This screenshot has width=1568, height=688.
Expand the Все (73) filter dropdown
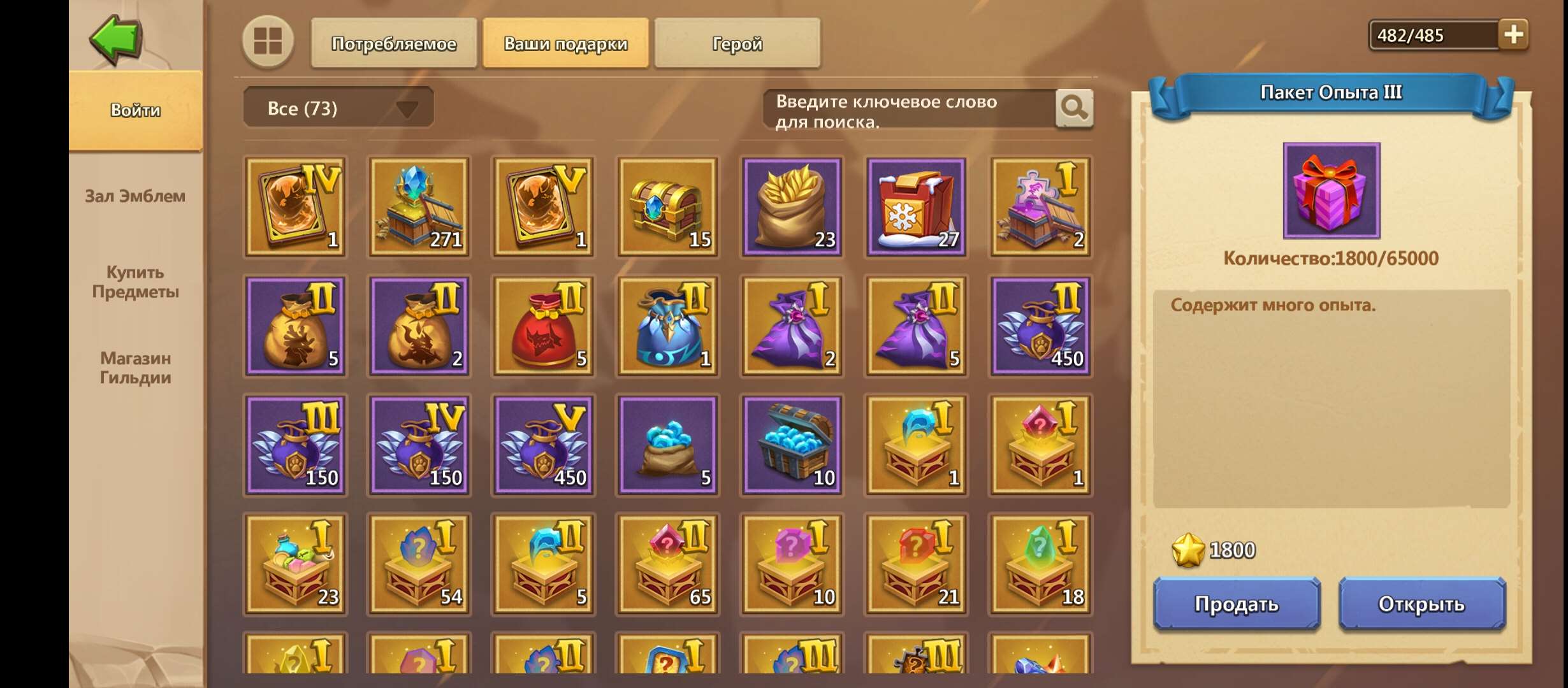pos(338,107)
